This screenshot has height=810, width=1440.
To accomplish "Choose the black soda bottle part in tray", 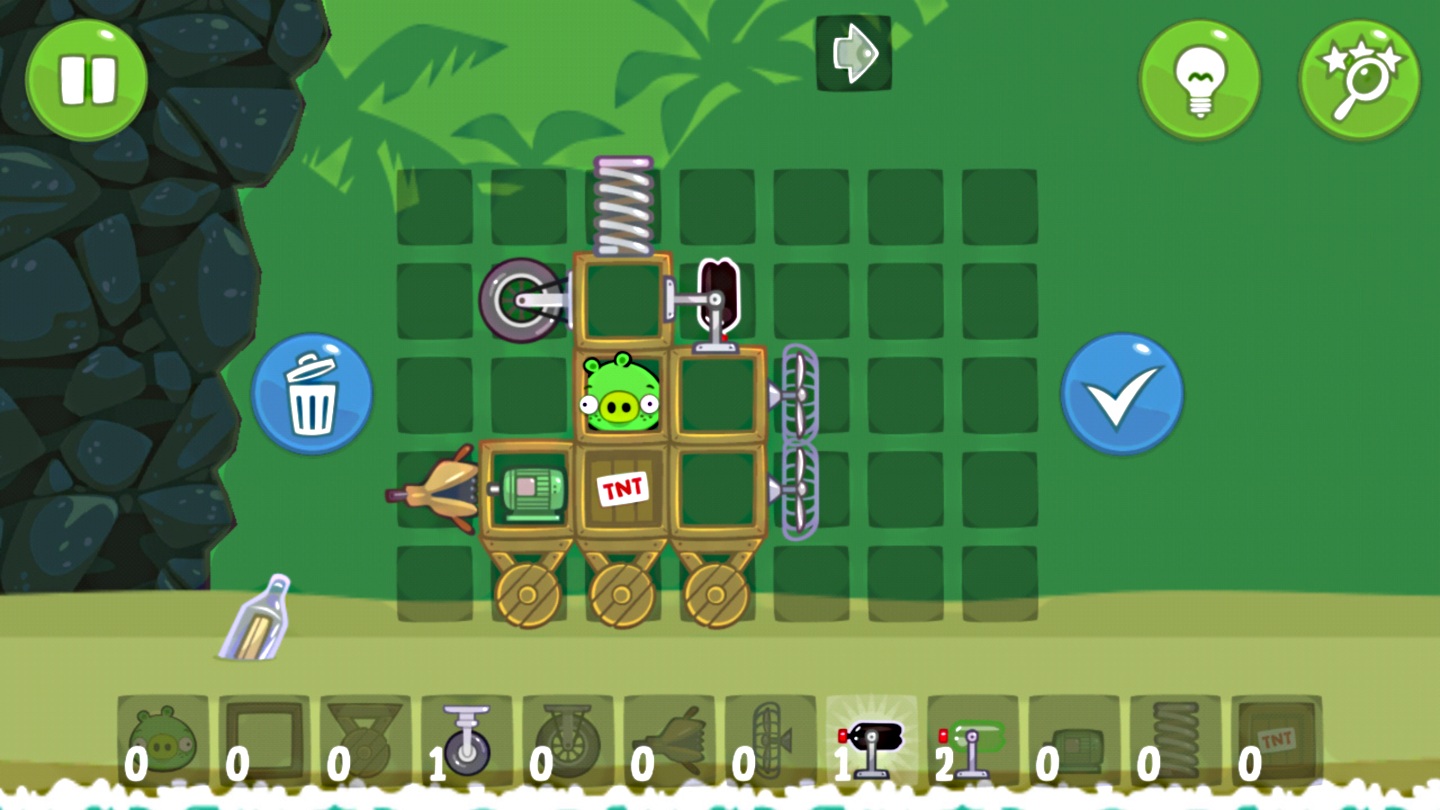I will click(x=871, y=741).
